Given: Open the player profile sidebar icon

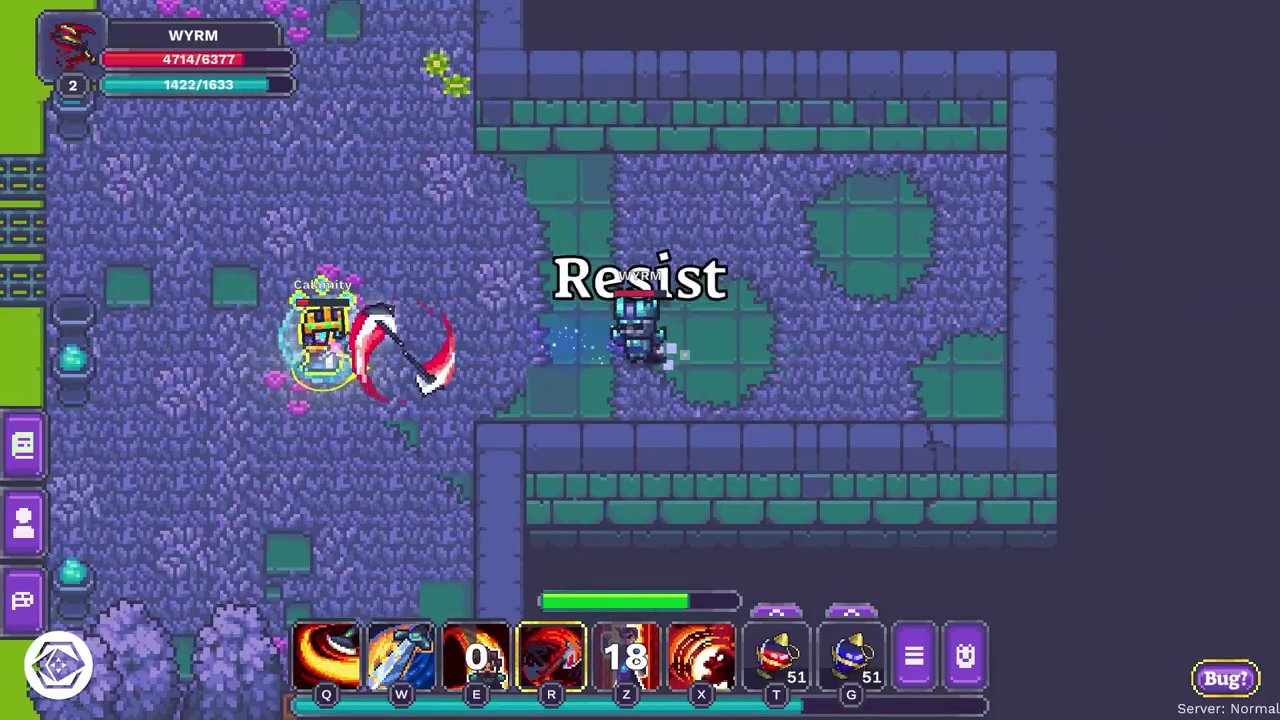Looking at the screenshot, I should pos(22,521).
